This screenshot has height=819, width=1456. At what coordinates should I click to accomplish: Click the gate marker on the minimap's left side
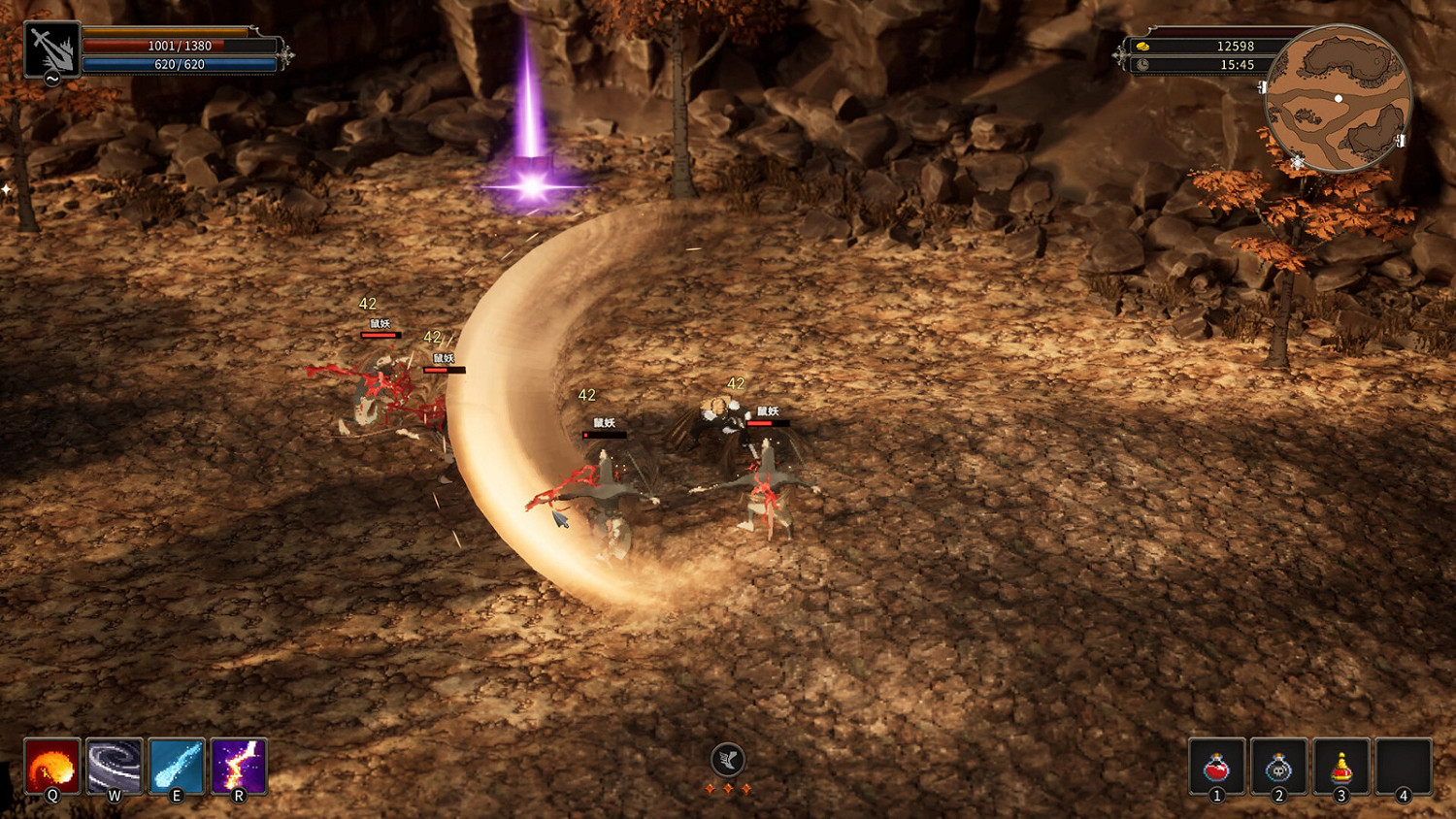pos(1262,88)
